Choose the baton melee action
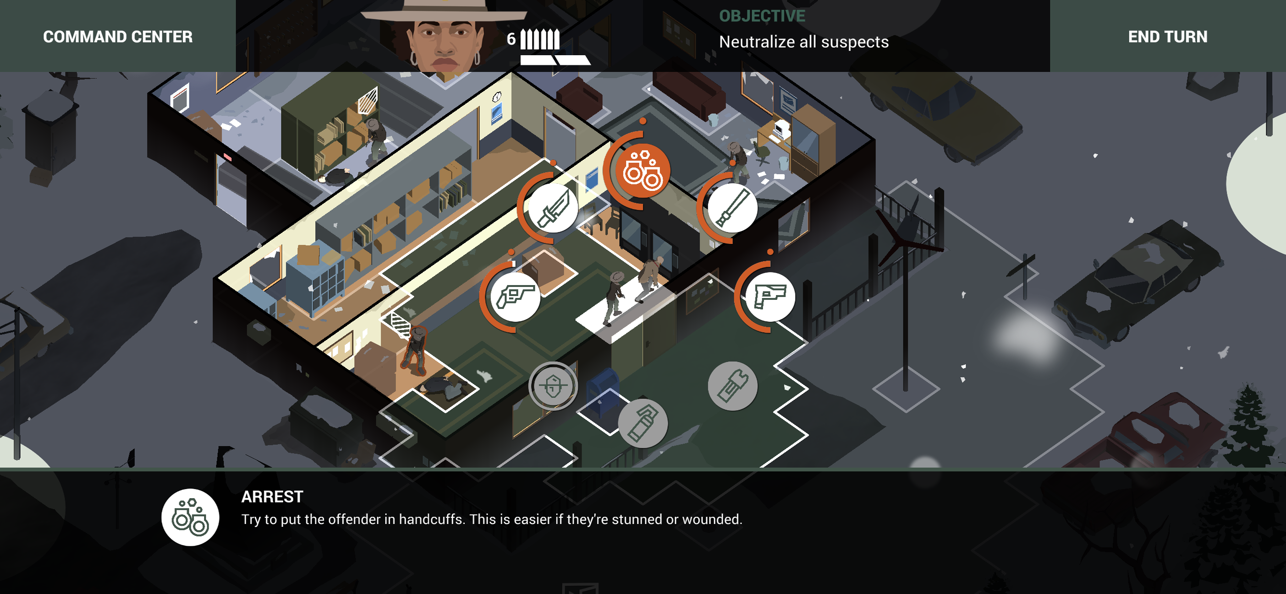1286x594 pixels. click(731, 210)
